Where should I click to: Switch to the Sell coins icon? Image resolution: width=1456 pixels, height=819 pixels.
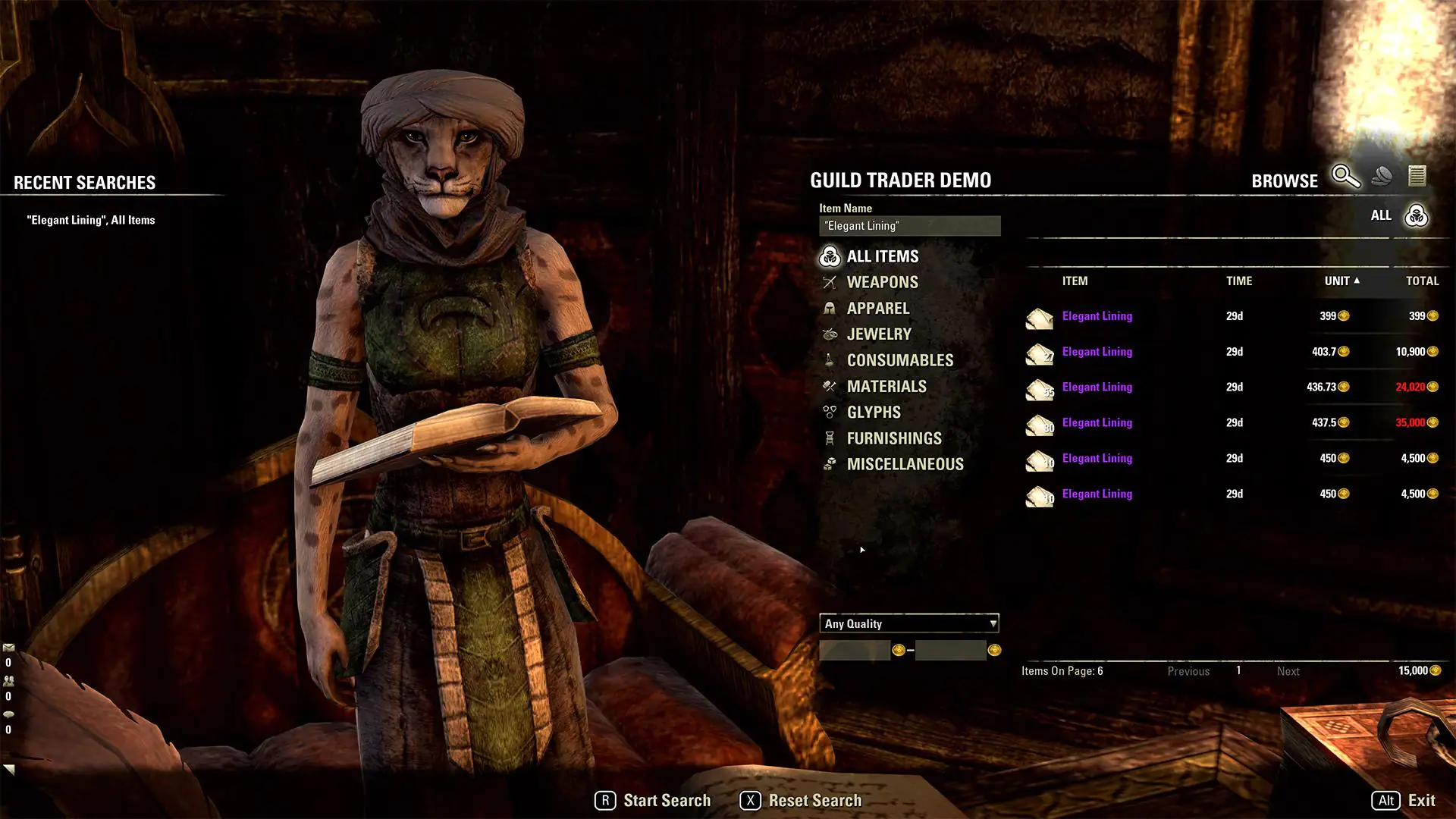(1383, 175)
